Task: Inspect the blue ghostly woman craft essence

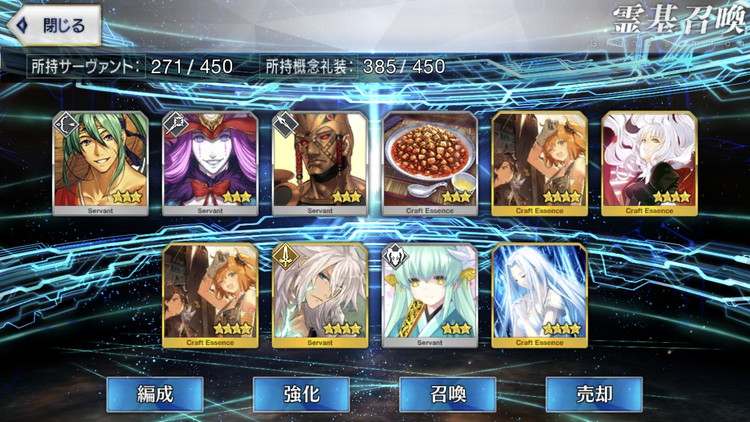Action: [540, 294]
